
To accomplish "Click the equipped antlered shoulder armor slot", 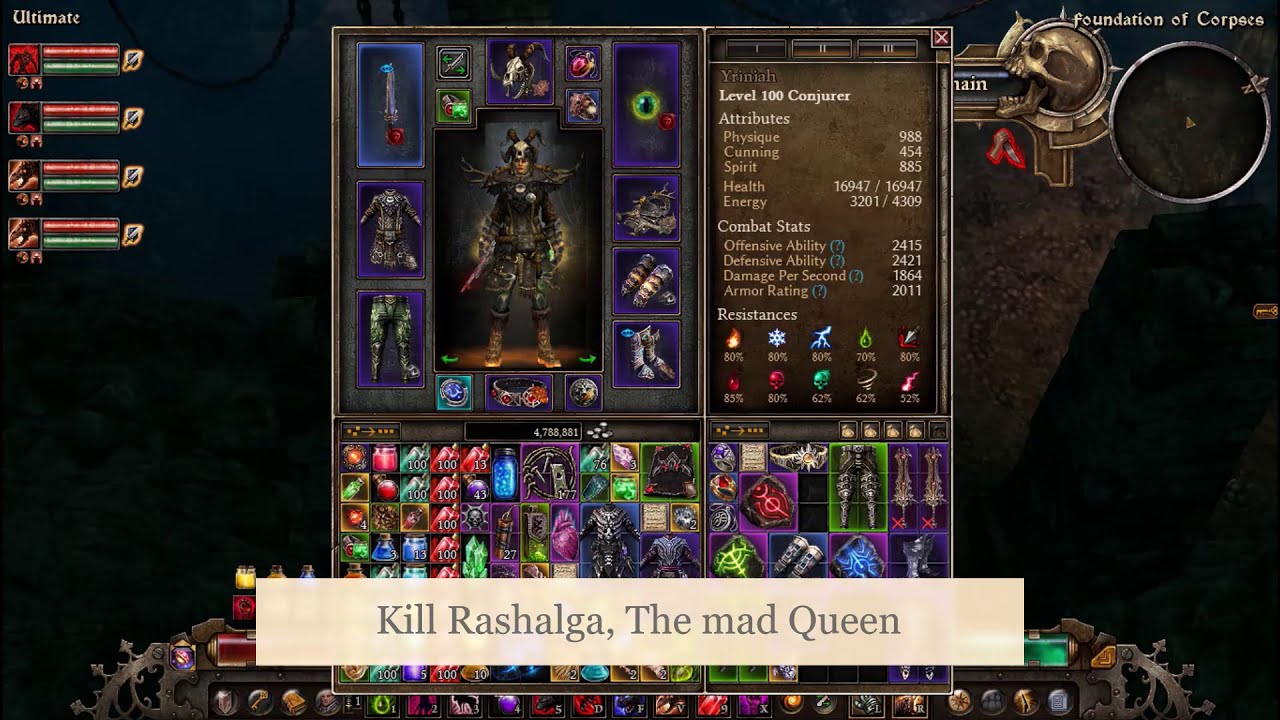I will [646, 208].
